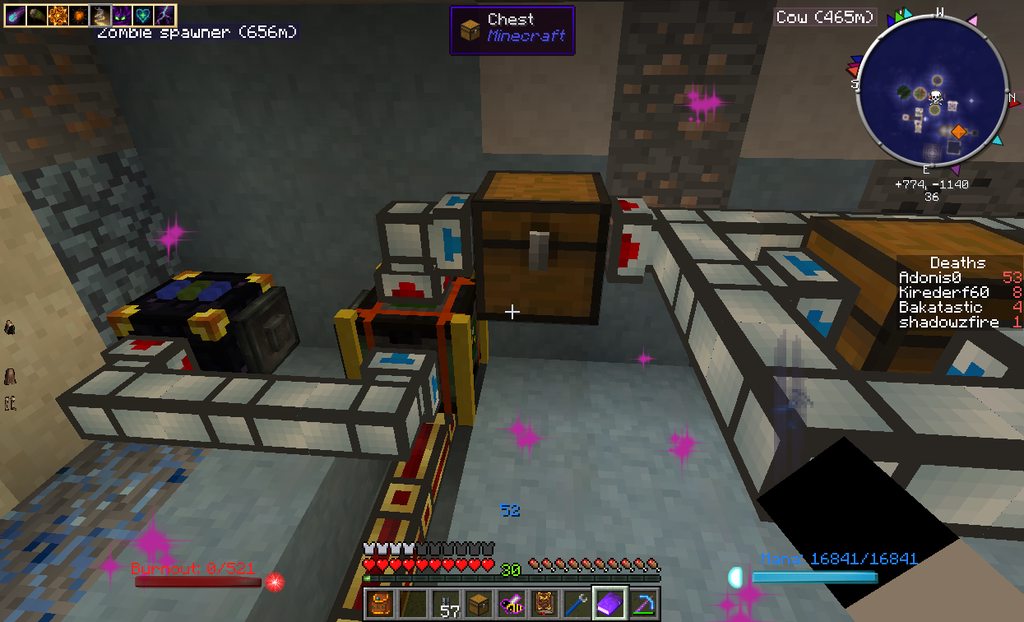The width and height of the screenshot is (1024, 622).
Task: Equip the pickaxe in the last slot
Action: (641, 603)
